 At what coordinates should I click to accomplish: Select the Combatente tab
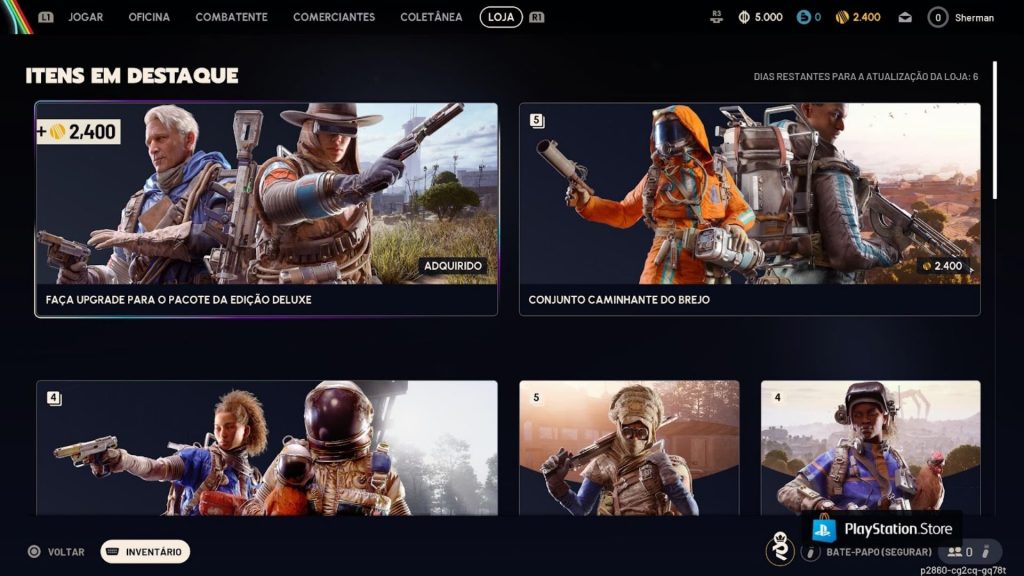click(x=231, y=17)
